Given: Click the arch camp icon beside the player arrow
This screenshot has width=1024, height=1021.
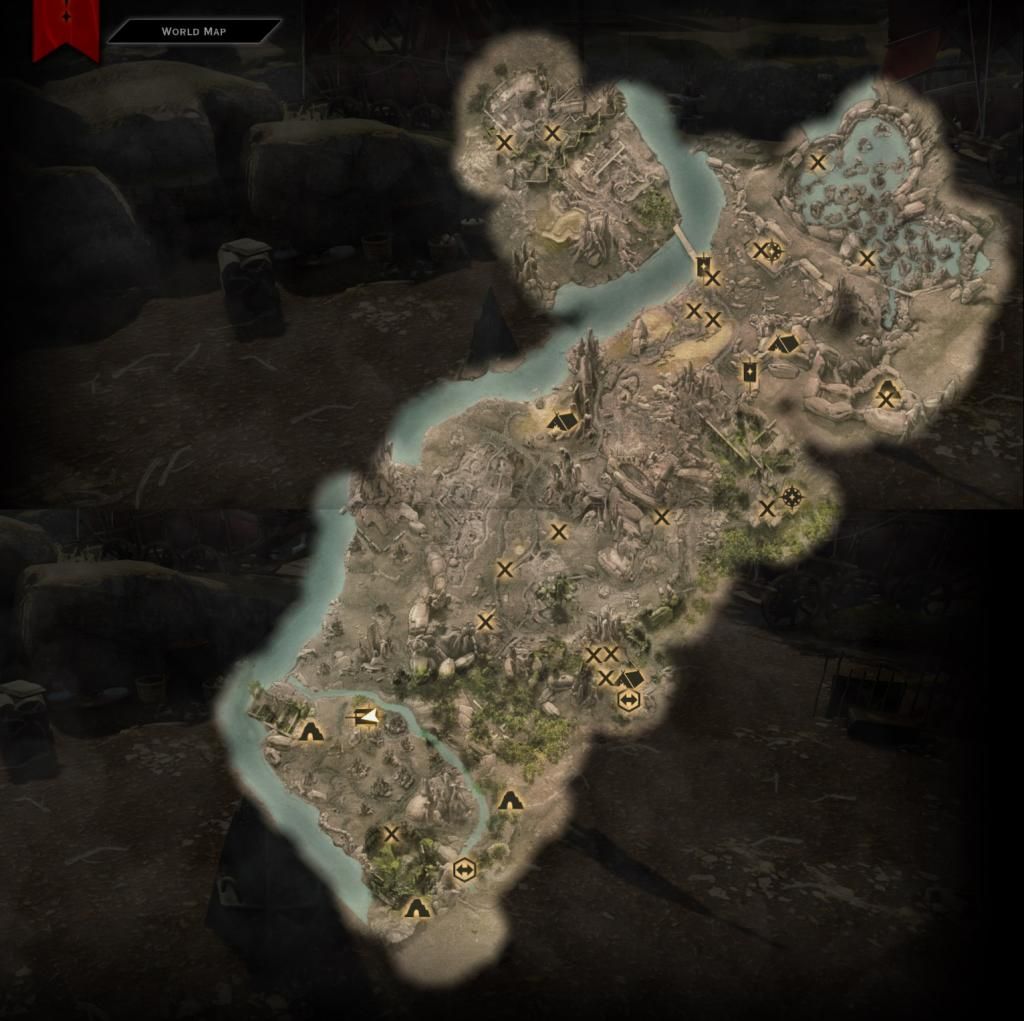Looking at the screenshot, I should 311,730.
